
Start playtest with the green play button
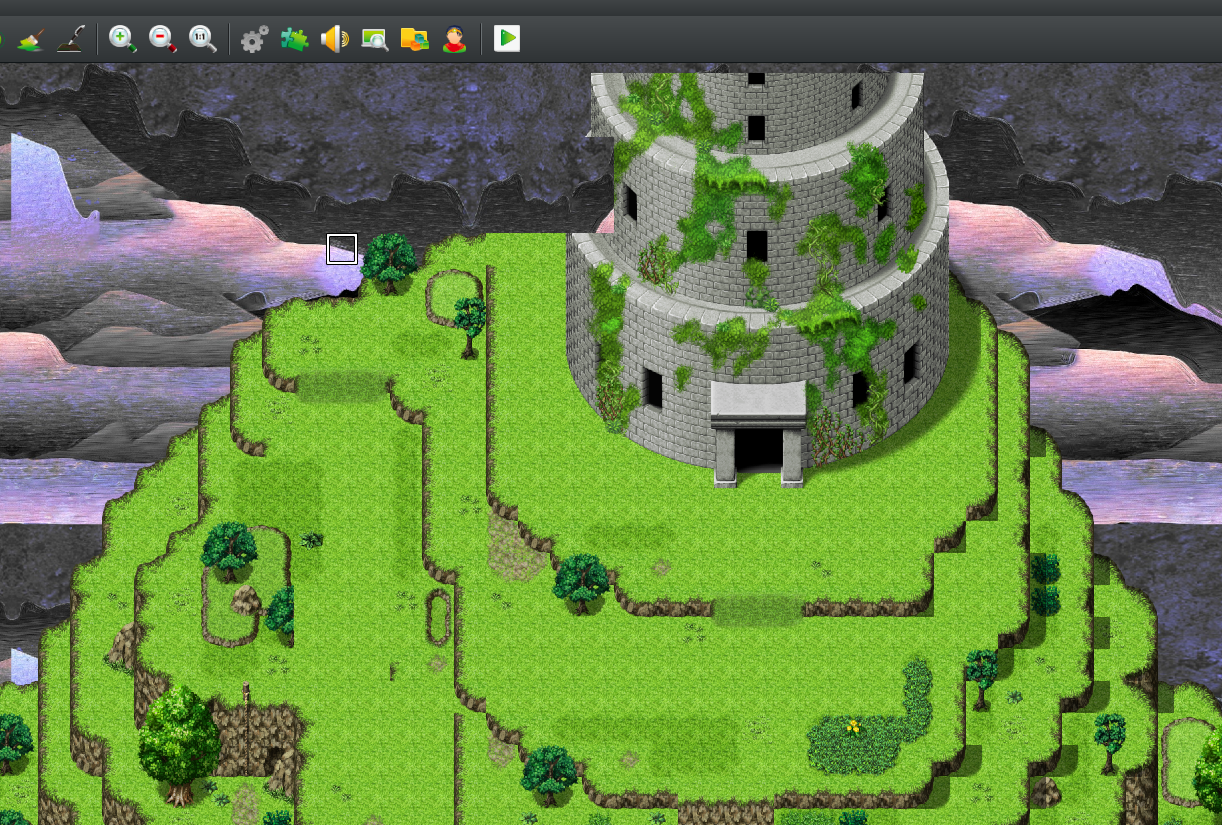click(x=507, y=39)
